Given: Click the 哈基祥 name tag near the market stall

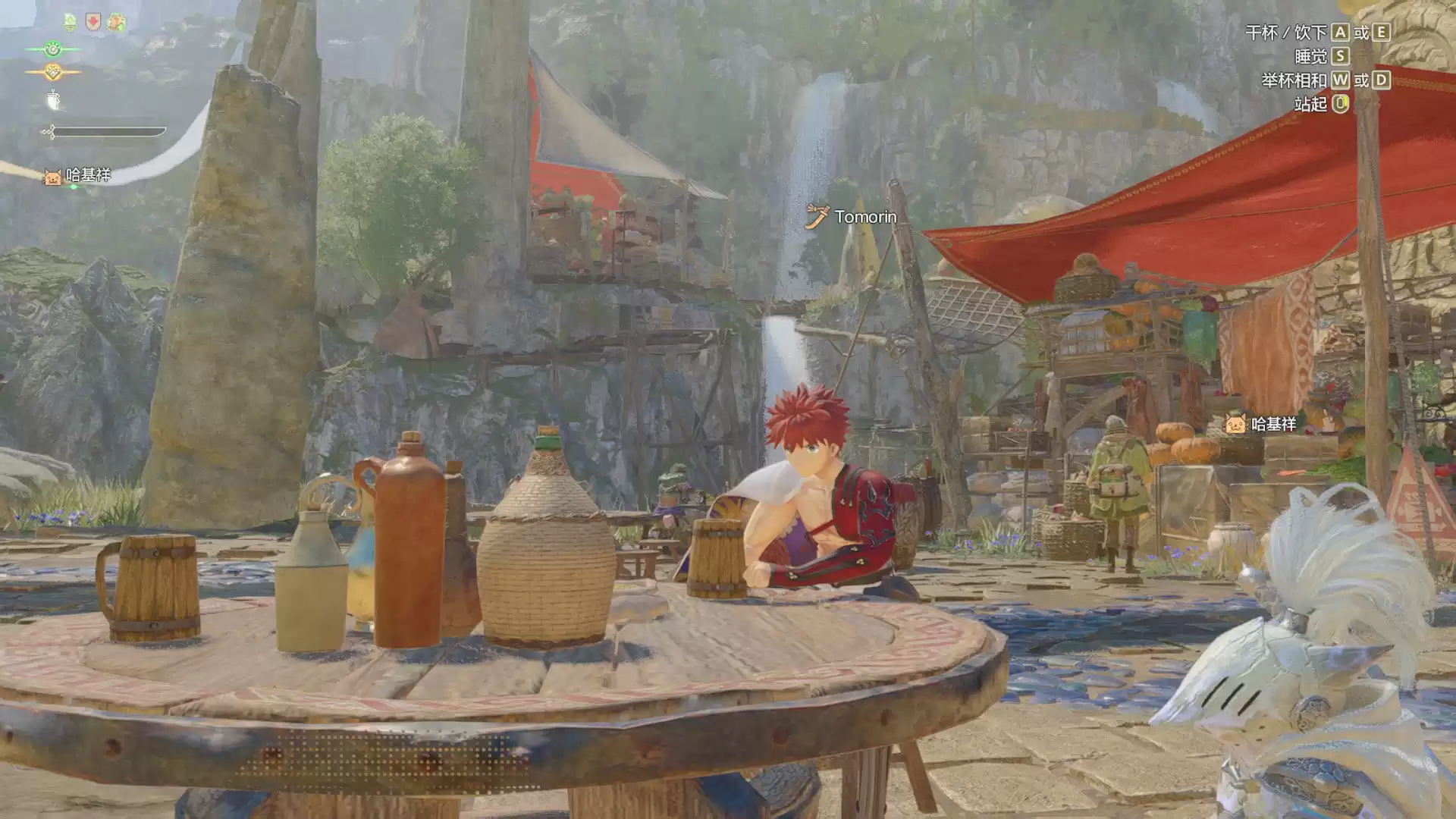Looking at the screenshot, I should 1262,425.
